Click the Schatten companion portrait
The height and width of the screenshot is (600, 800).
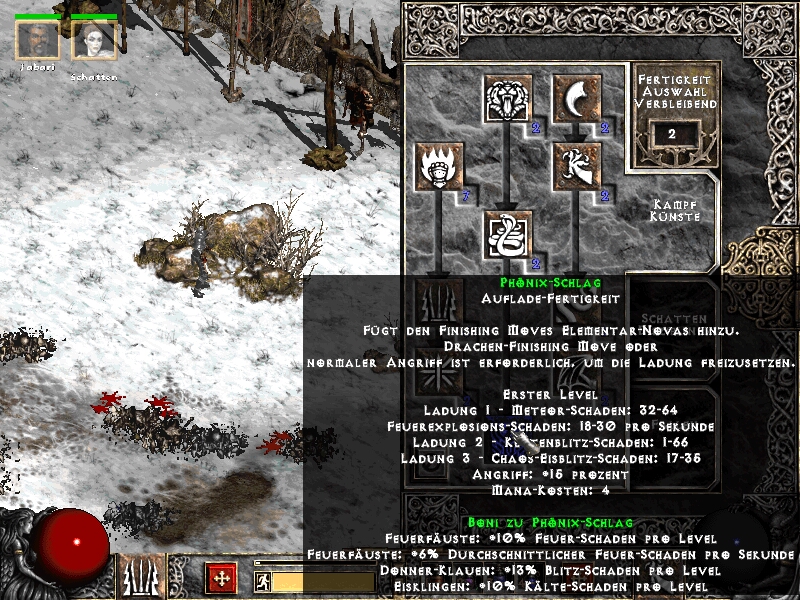click(x=95, y=42)
